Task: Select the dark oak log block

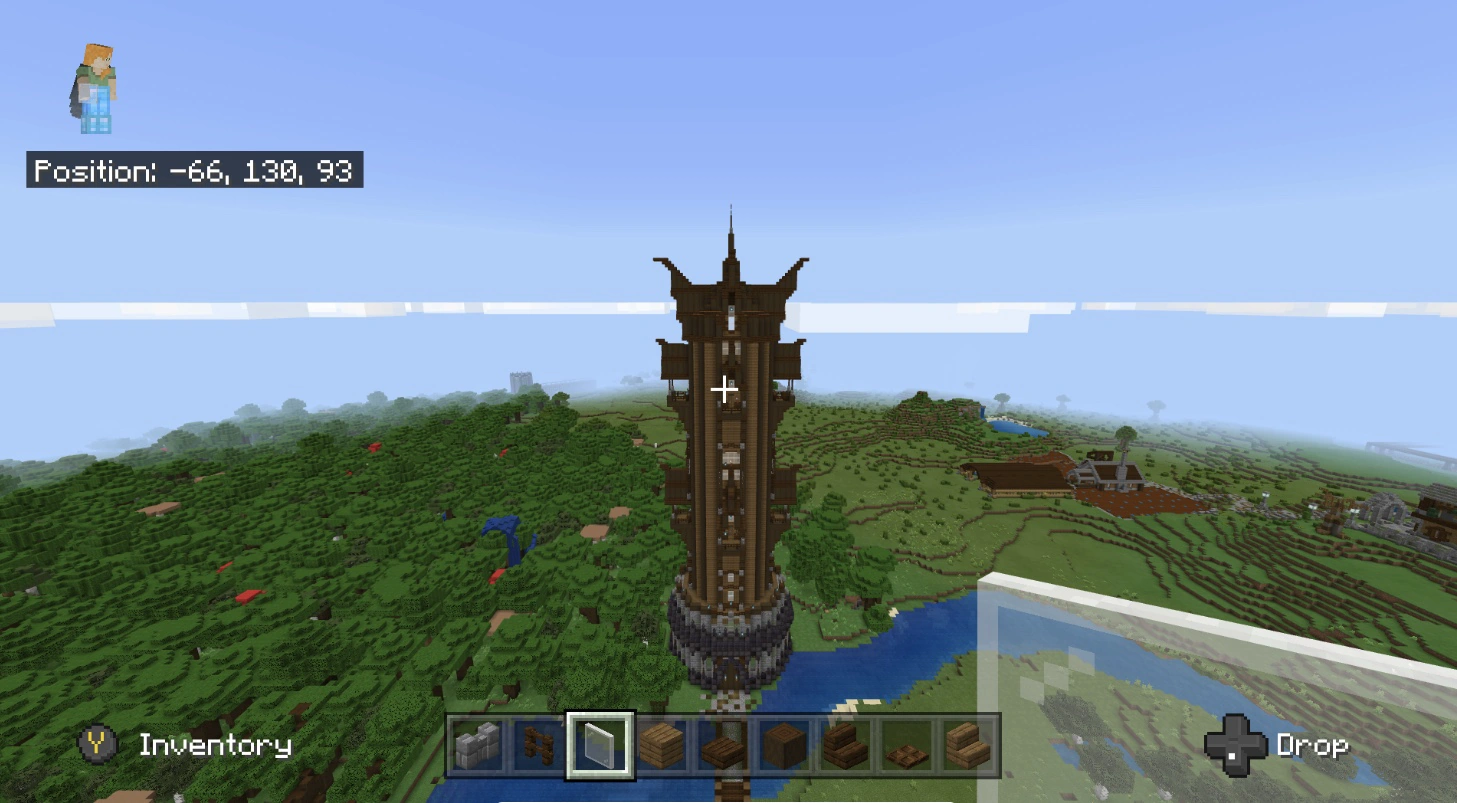Action: click(782, 746)
